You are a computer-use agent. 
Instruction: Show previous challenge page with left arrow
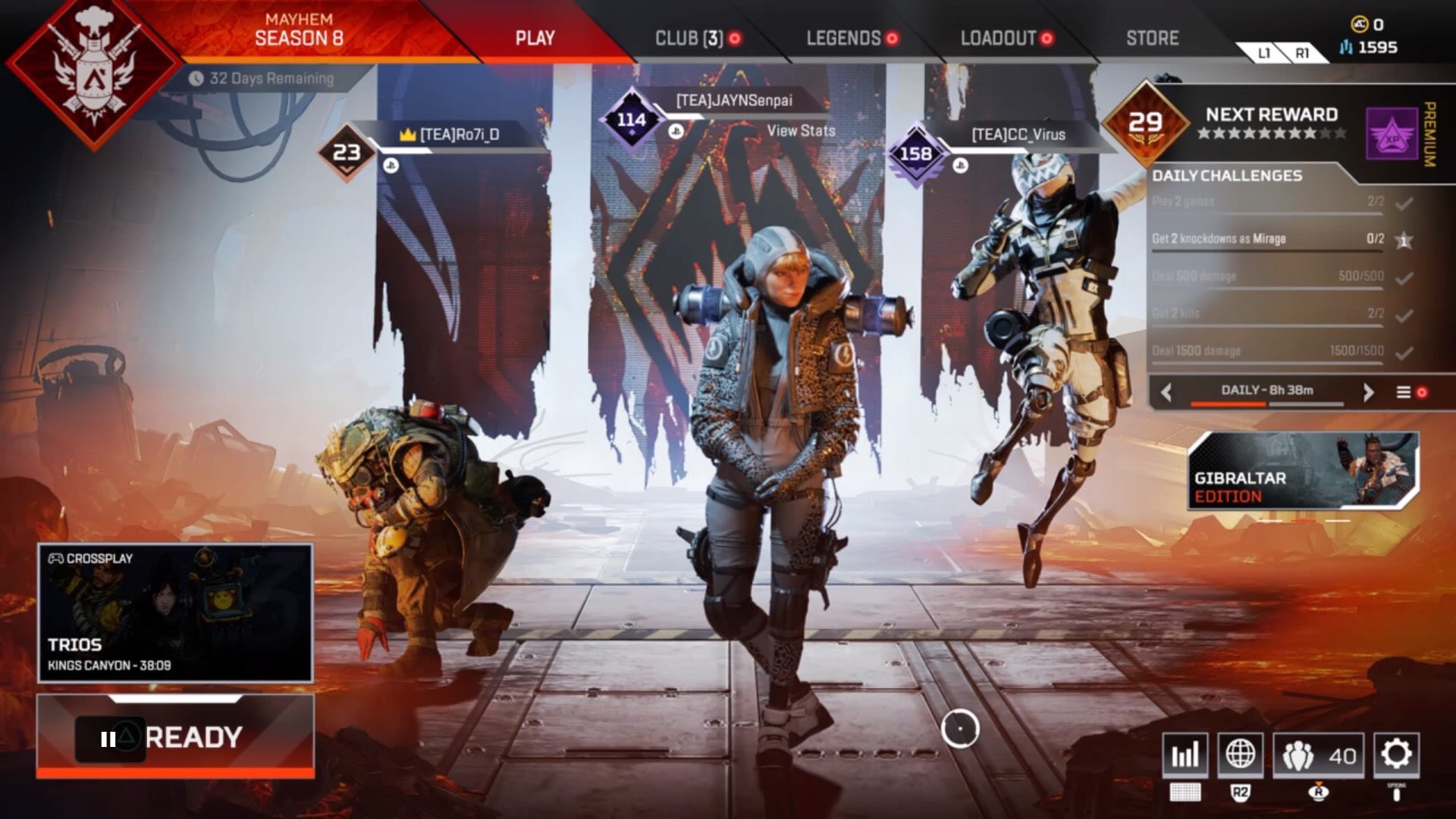coord(1166,391)
